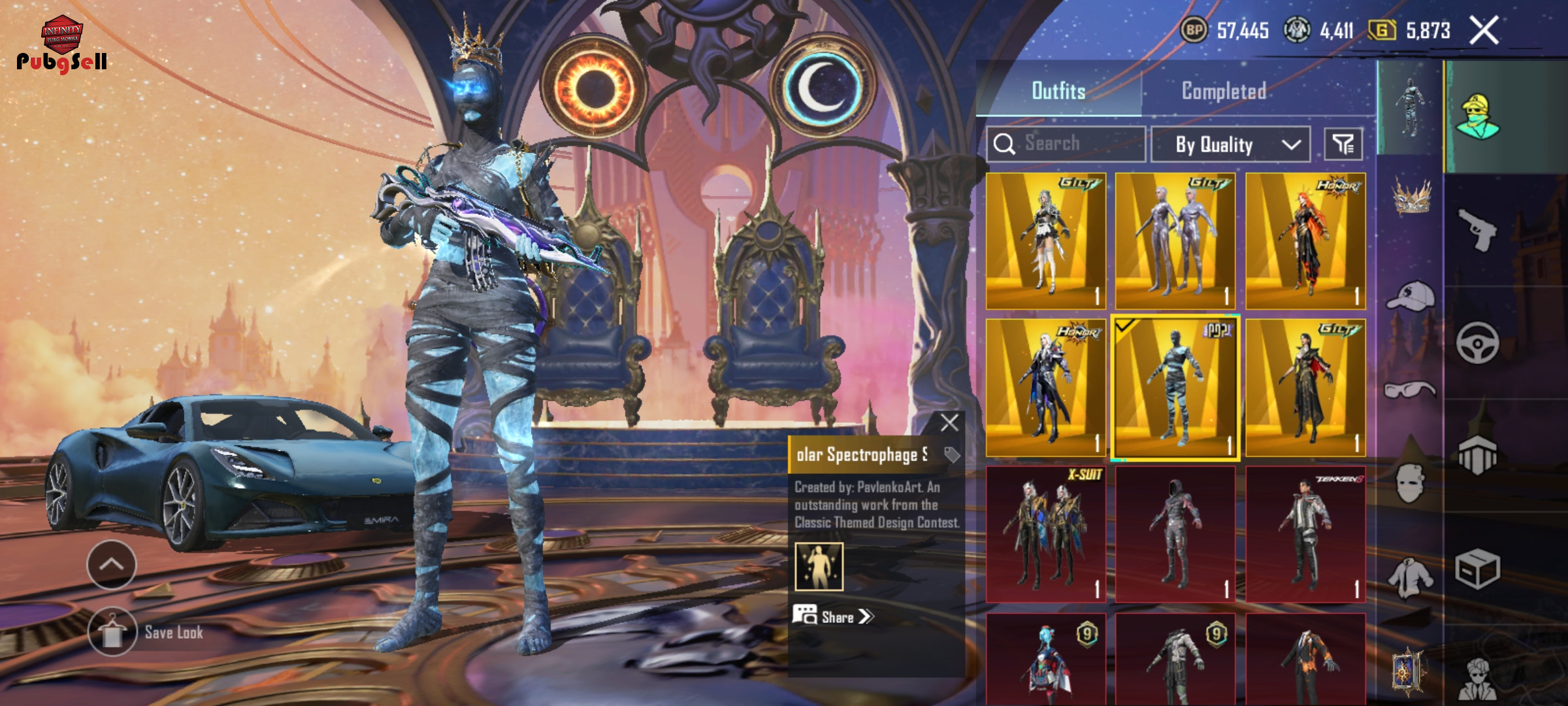Viewport: 1568px width, 706px height.
Task: Choose the Tekken 8 outfit tile
Action: tap(1305, 534)
